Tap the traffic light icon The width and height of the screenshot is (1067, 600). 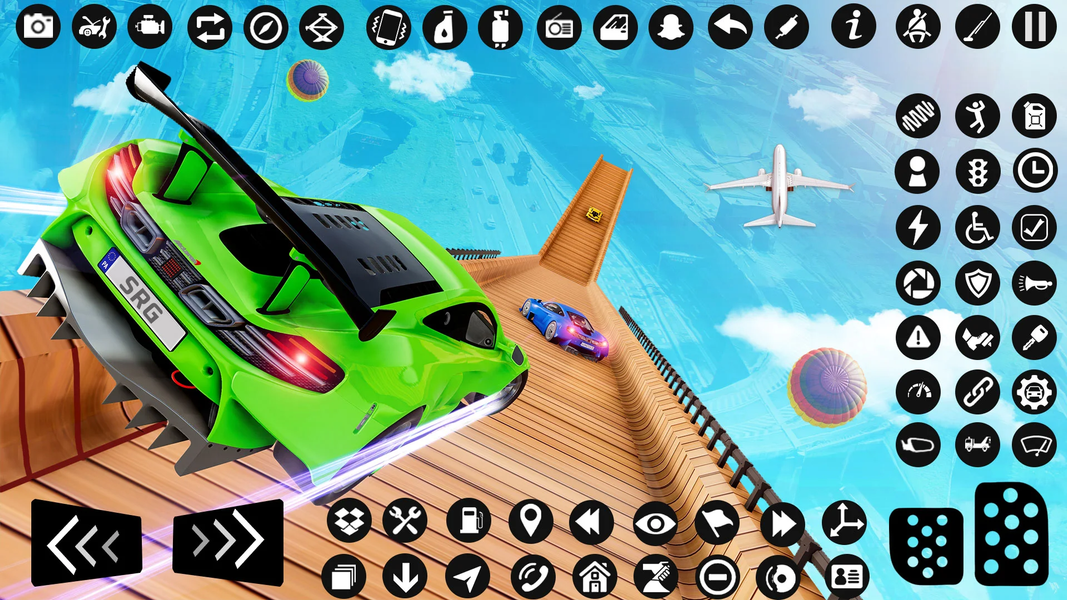click(977, 171)
